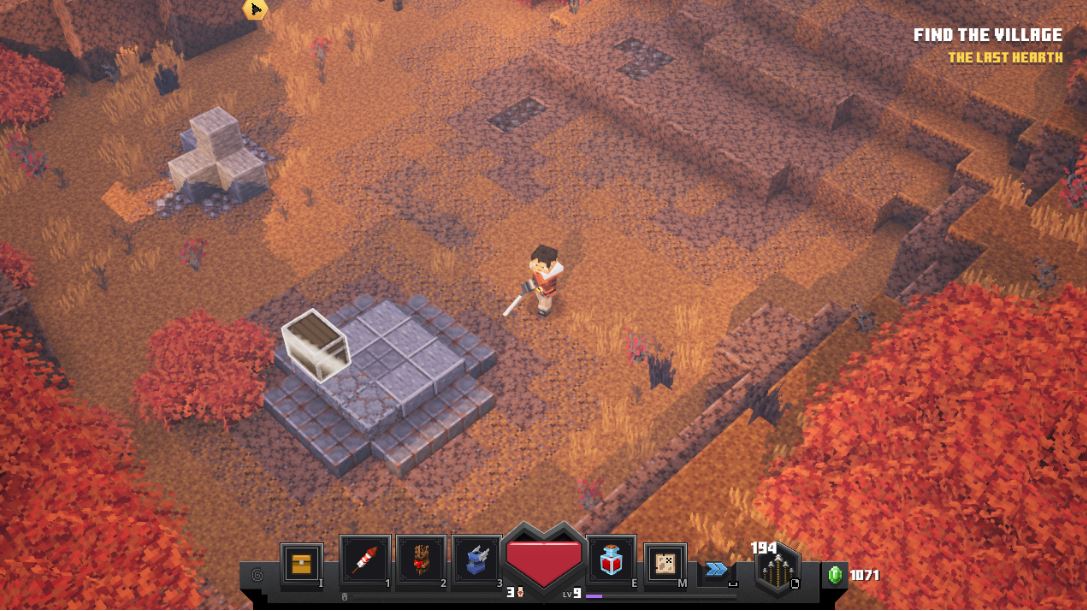Select the arrow quiver ammo icon
Viewport: 1087px width, 611px height.
776,573
